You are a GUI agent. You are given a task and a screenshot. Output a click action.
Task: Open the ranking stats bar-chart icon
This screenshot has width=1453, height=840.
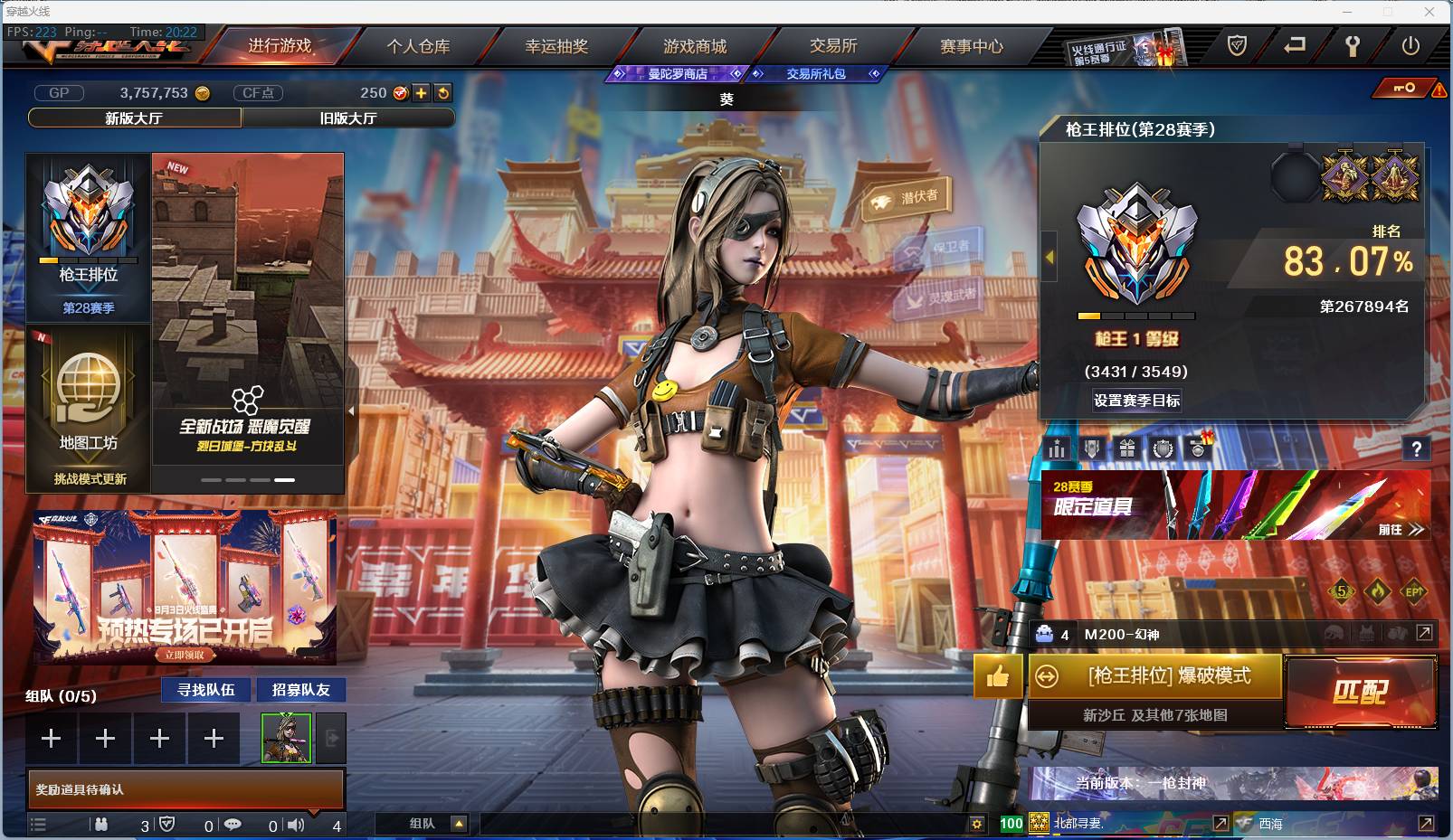[x=1056, y=448]
